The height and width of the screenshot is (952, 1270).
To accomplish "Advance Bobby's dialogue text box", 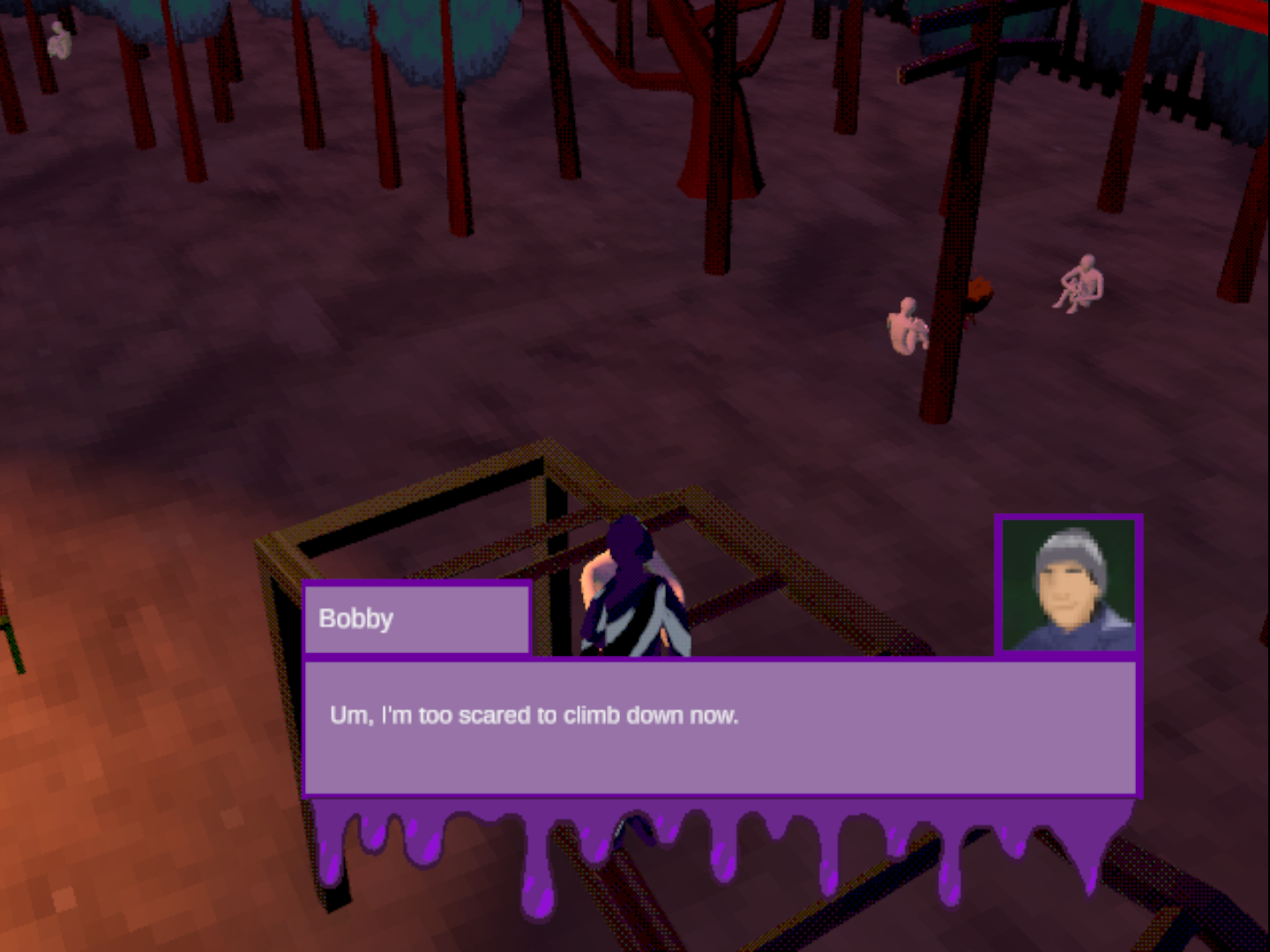I will (720, 728).
